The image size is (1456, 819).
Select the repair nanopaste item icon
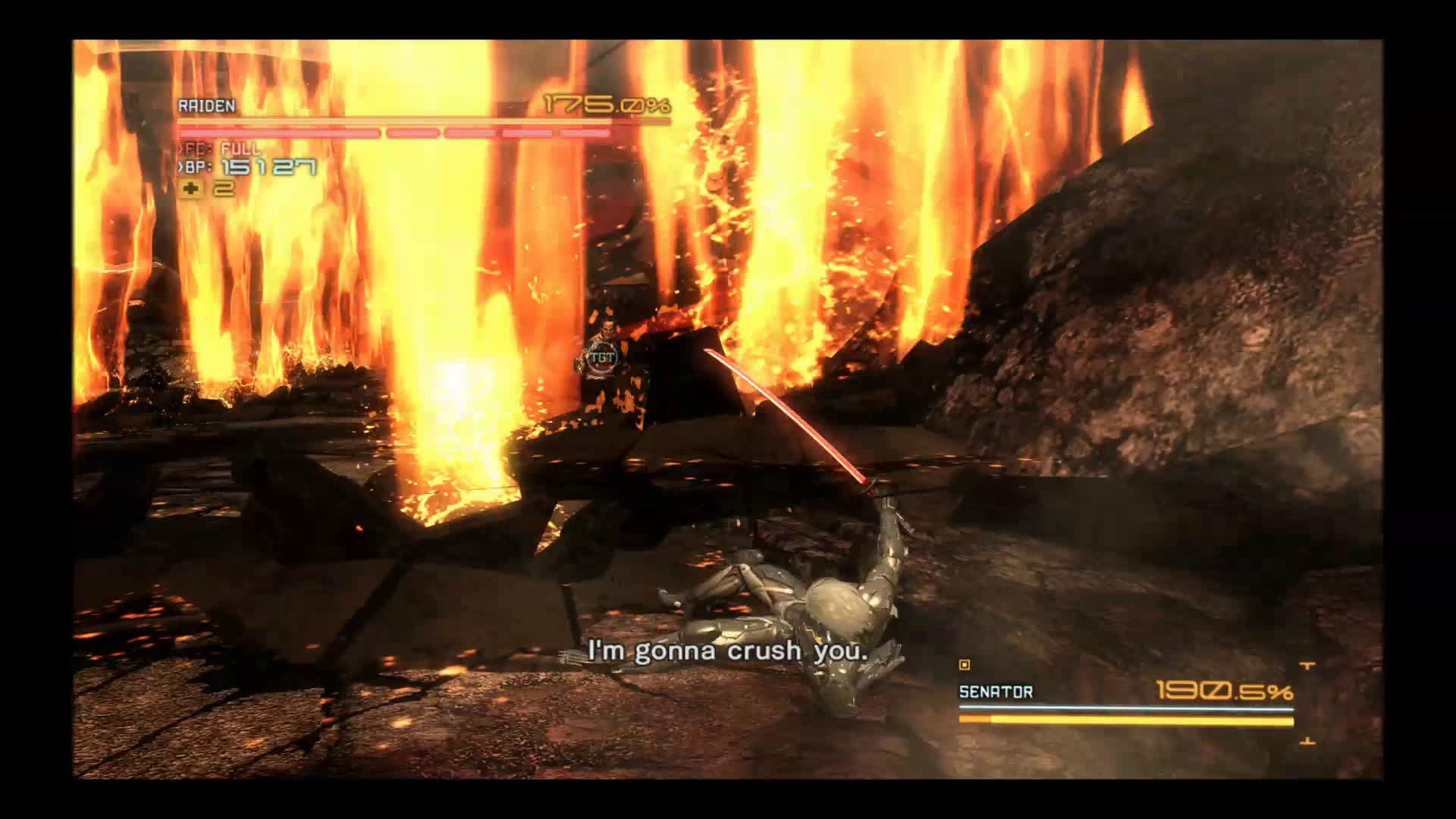pyautogui.click(x=190, y=189)
